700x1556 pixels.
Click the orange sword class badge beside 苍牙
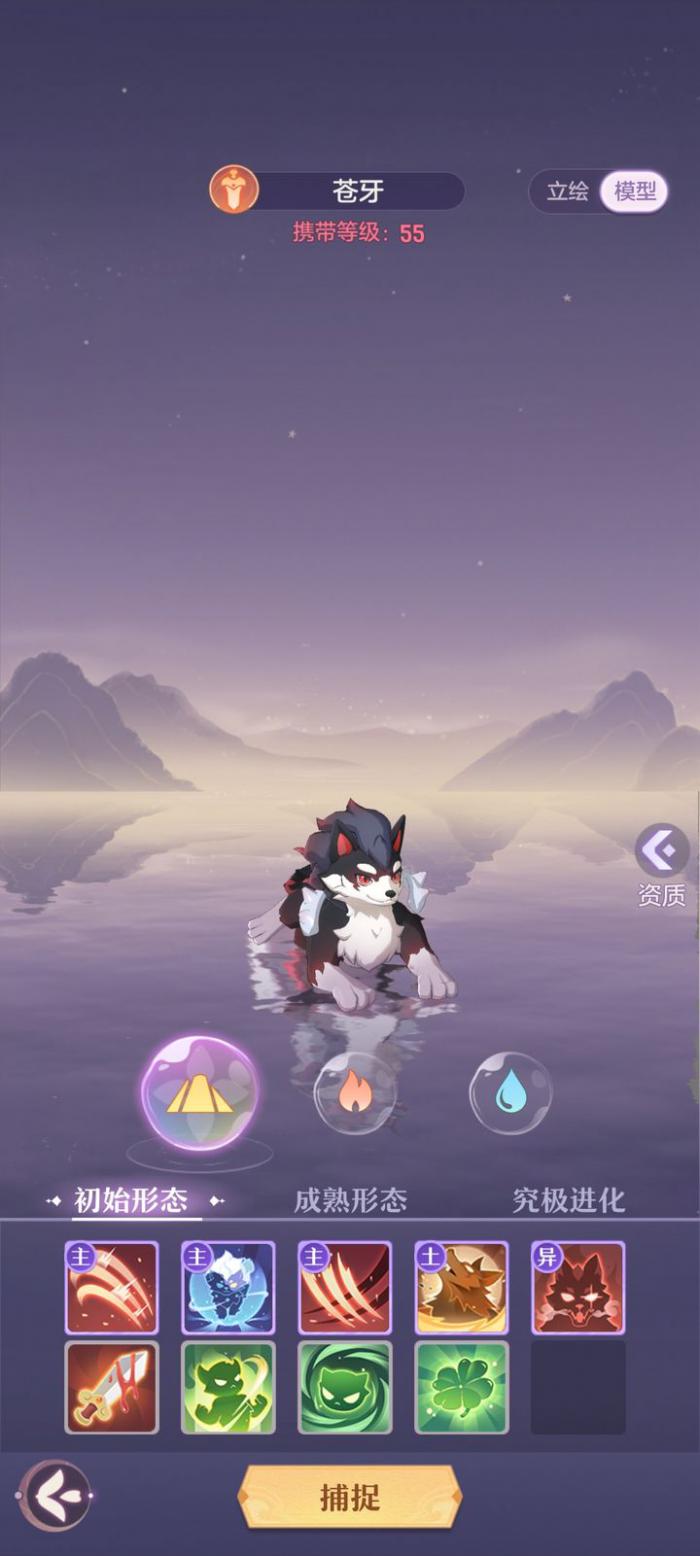[x=234, y=190]
